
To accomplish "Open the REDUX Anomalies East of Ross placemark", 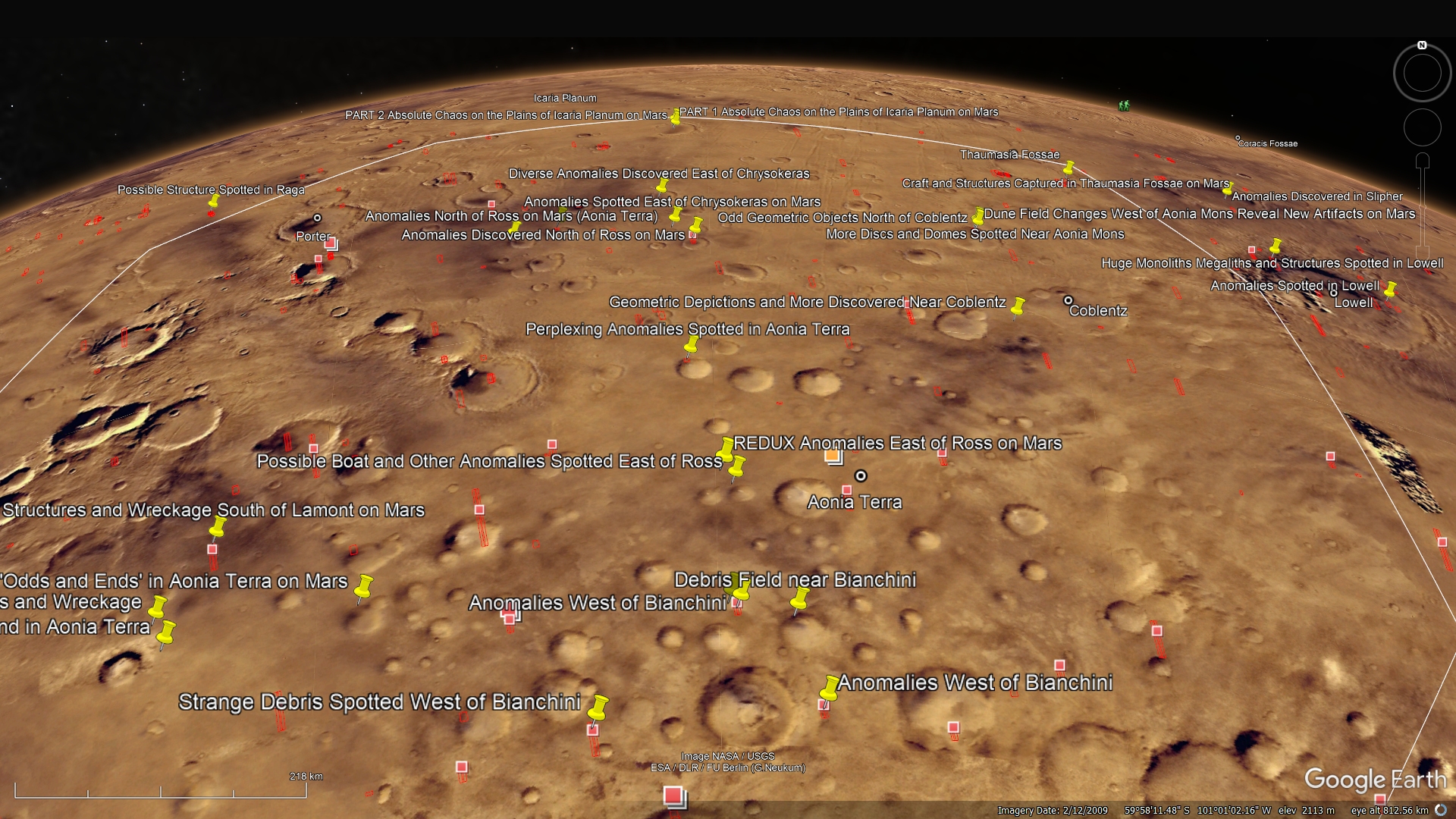I will 726,447.
